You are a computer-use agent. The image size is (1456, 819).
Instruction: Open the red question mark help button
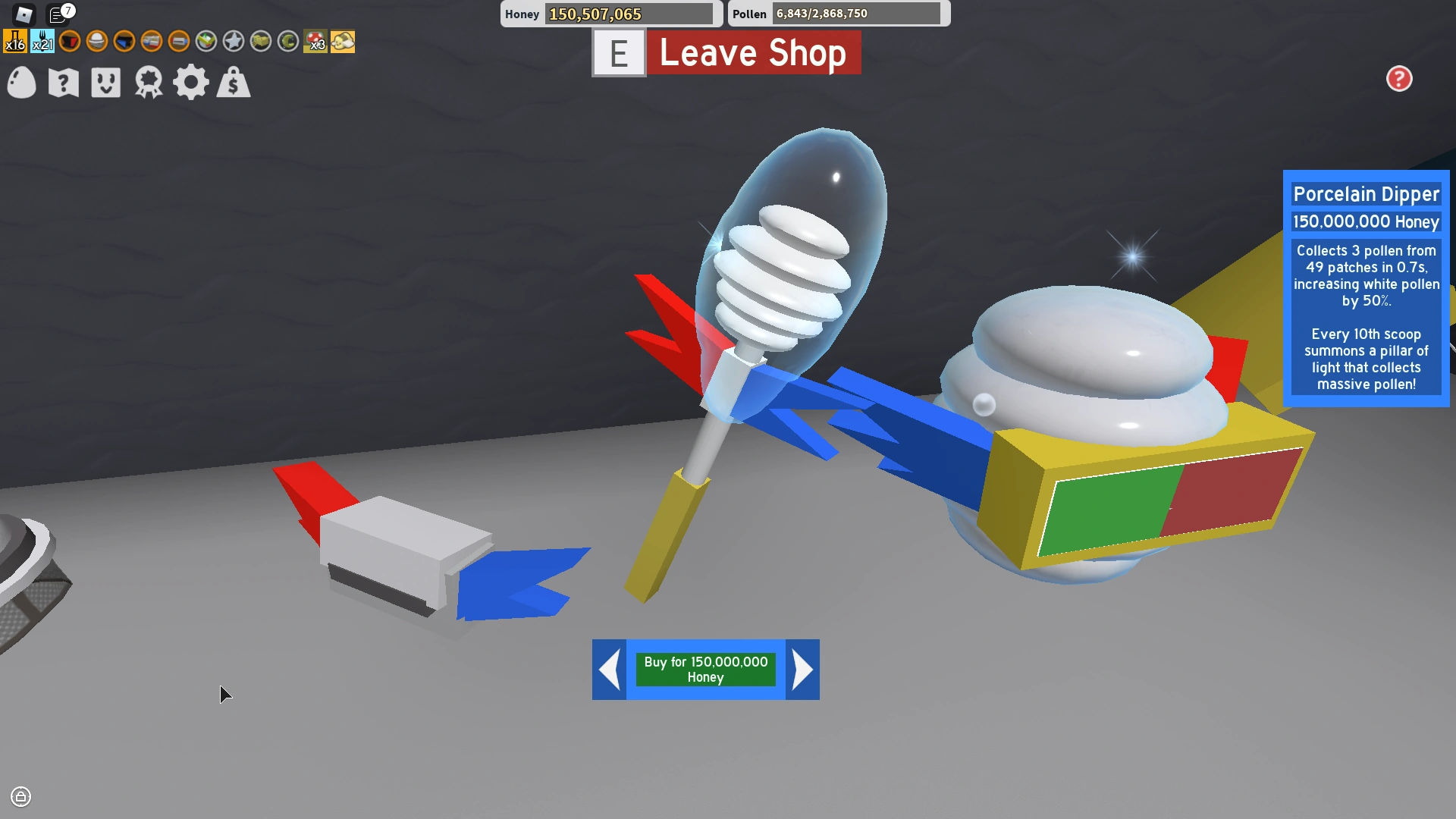point(1399,79)
